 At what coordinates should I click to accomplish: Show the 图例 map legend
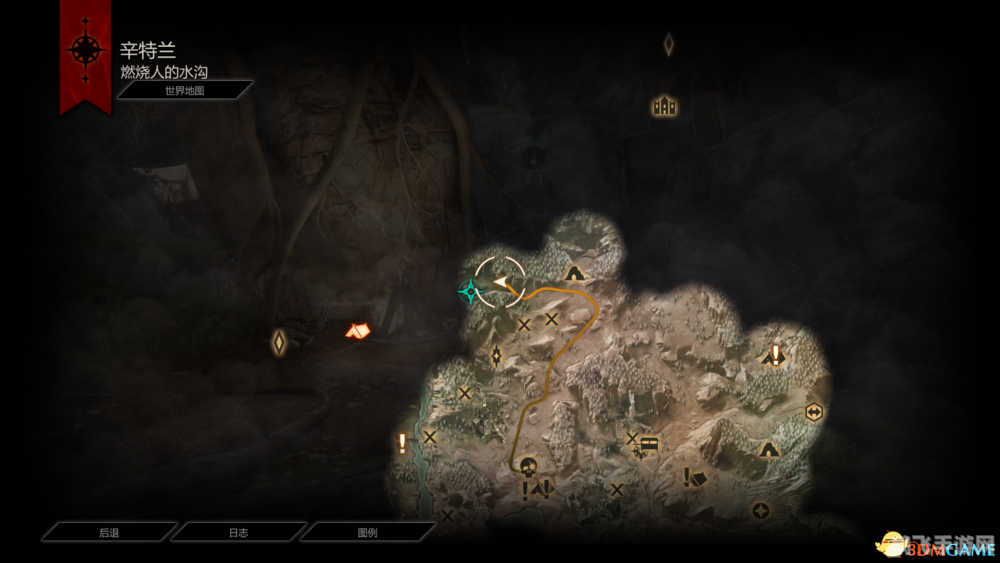click(x=367, y=533)
